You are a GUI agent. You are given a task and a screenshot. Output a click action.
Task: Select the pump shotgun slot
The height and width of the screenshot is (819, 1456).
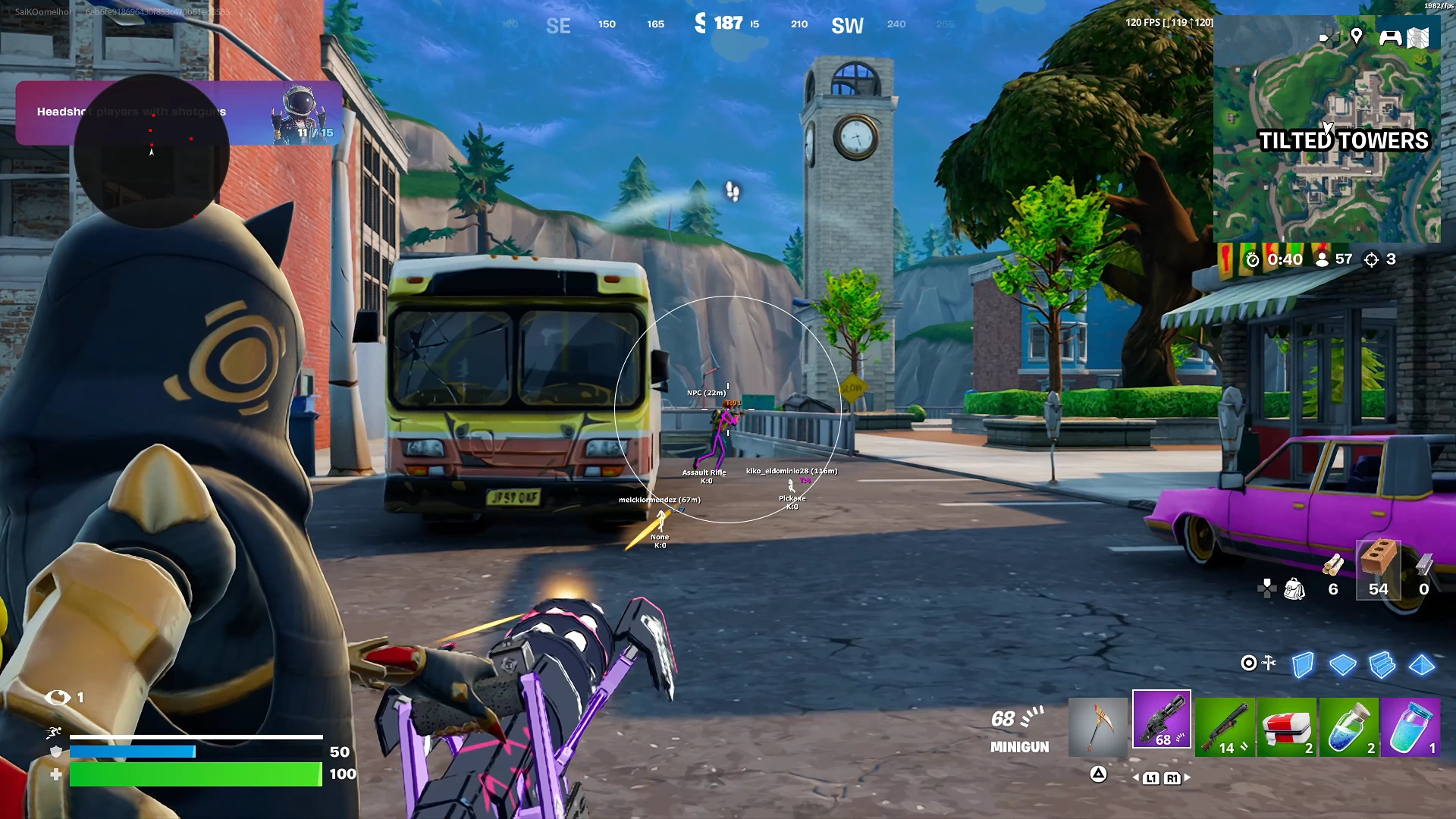pos(1225,726)
